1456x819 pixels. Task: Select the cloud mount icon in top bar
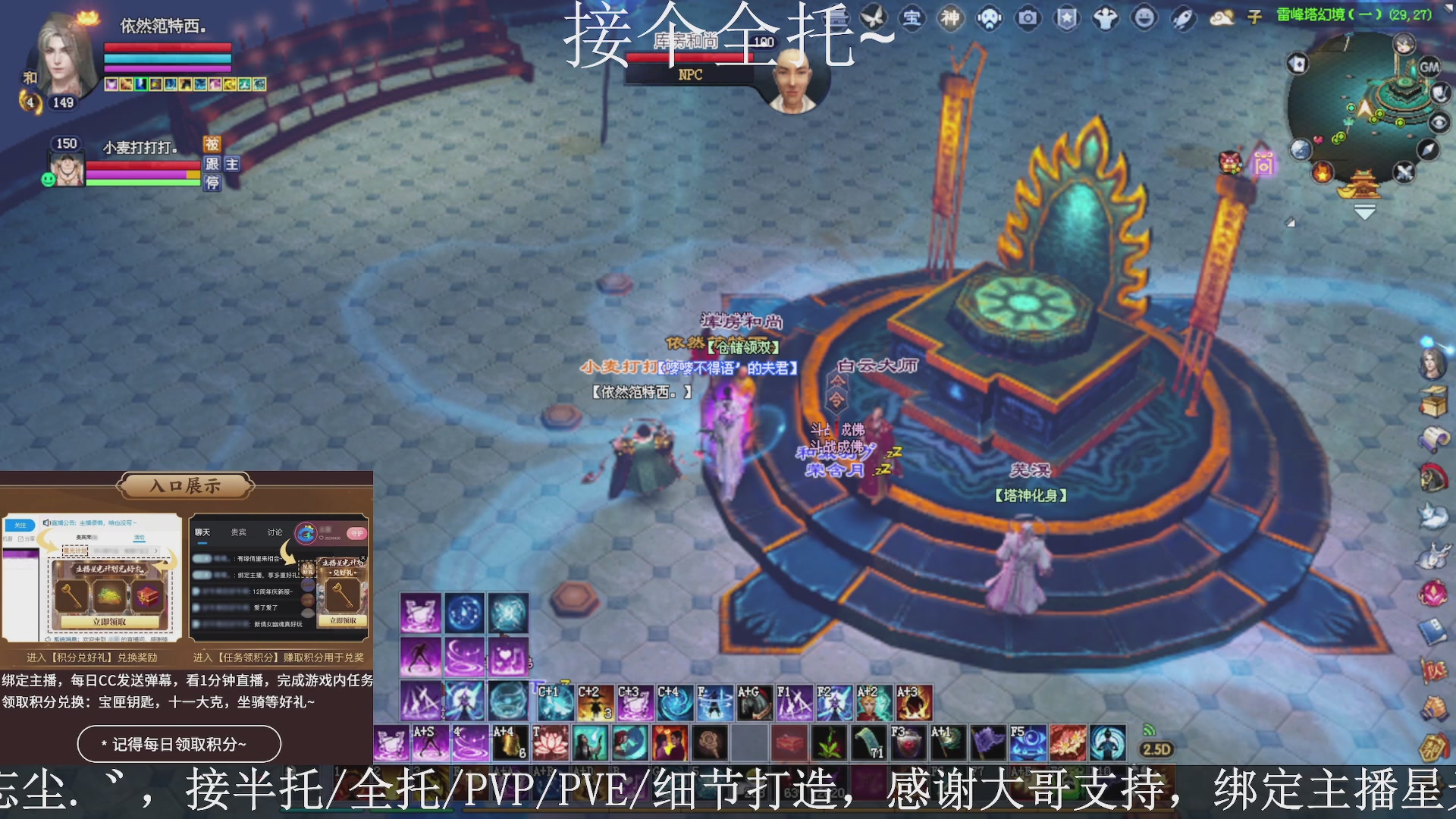coord(1223,18)
